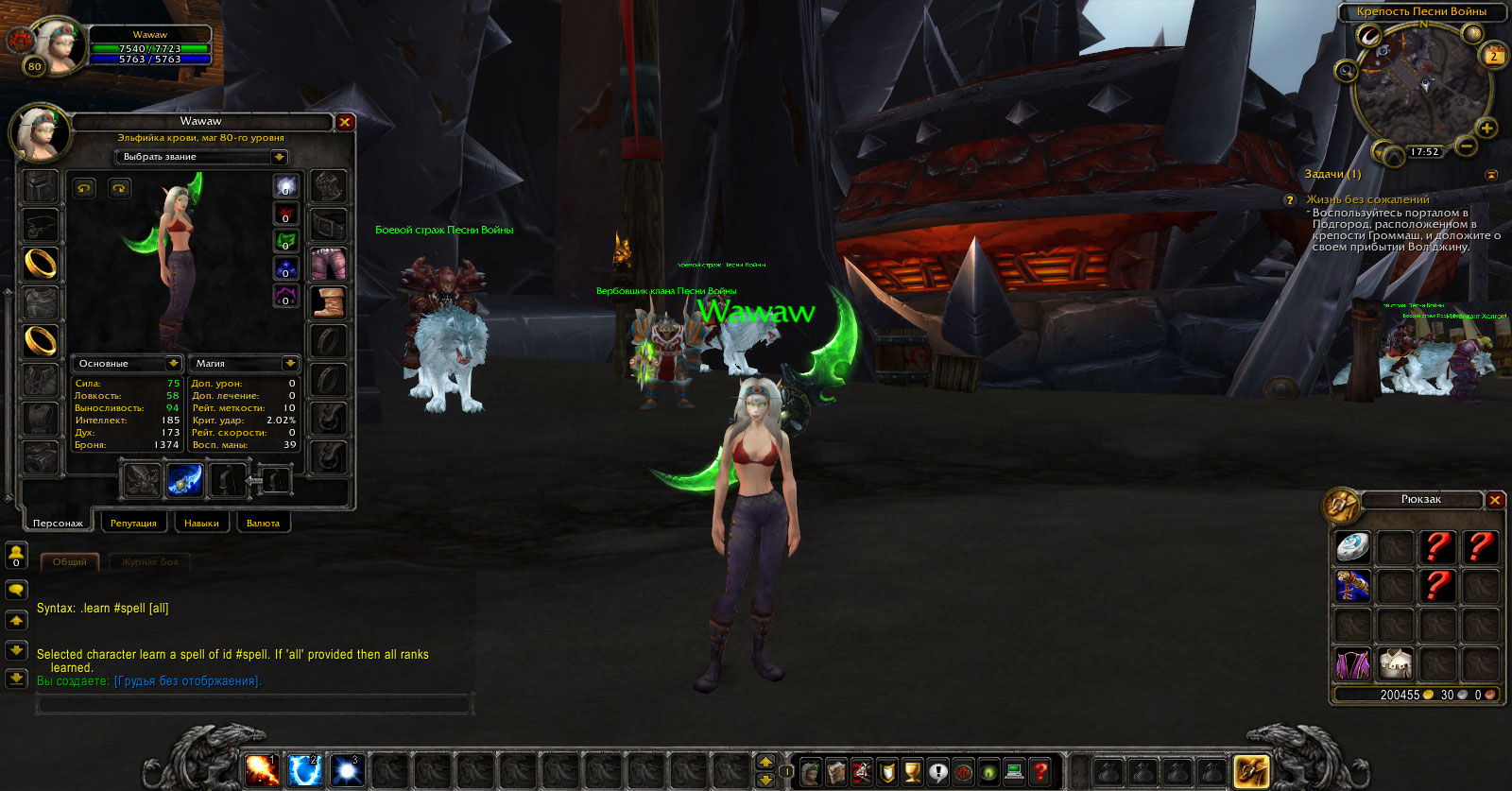Cast the Fireball spell in slot 1
1512x791 pixels.
[x=262, y=771]
